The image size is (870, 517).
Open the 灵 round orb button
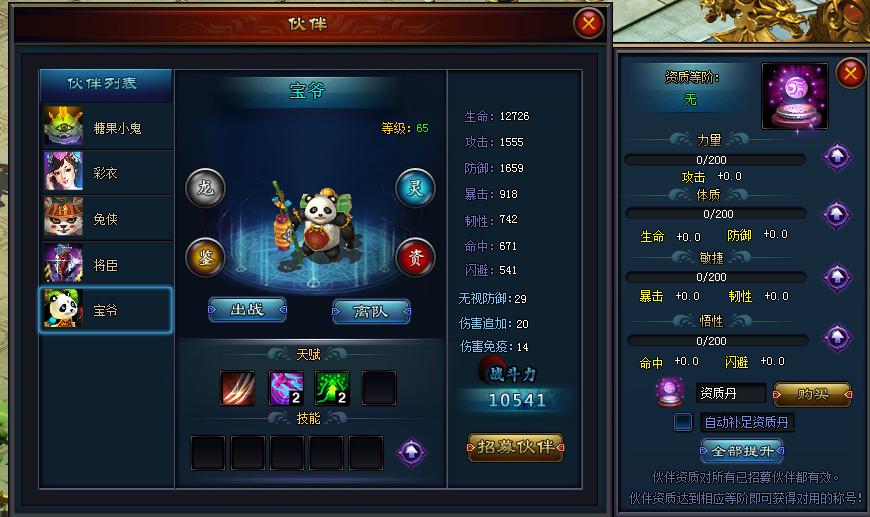(x=415, y=188)
